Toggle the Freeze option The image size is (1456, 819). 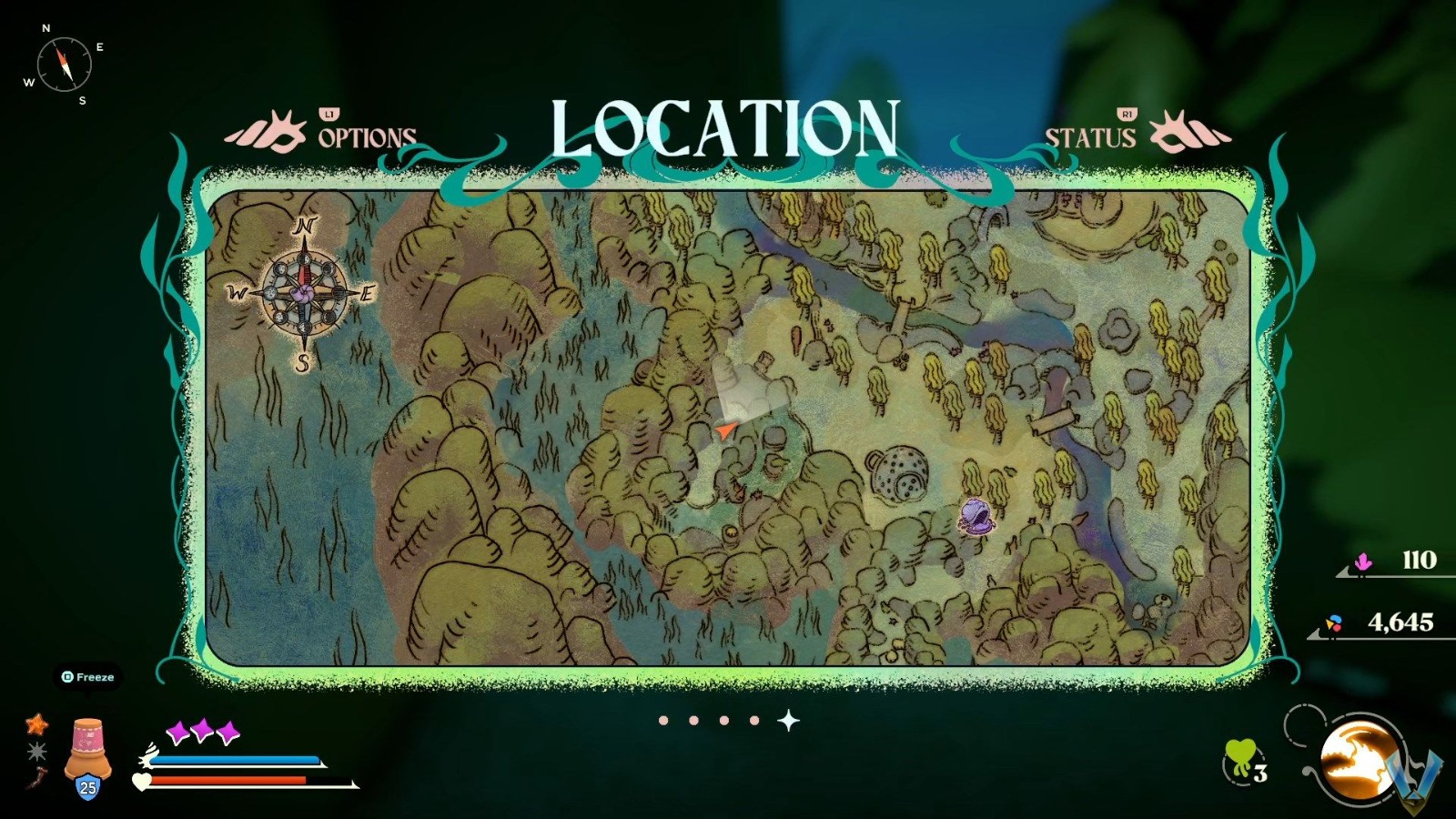pos(86,677)
